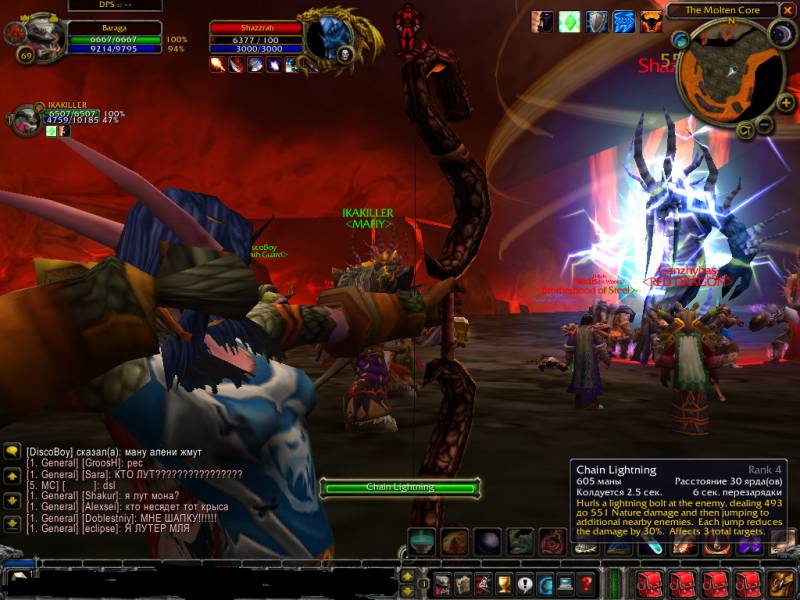Click the green crystal buff icon
Screen dimensions: 800x600
tap(569, 21)
